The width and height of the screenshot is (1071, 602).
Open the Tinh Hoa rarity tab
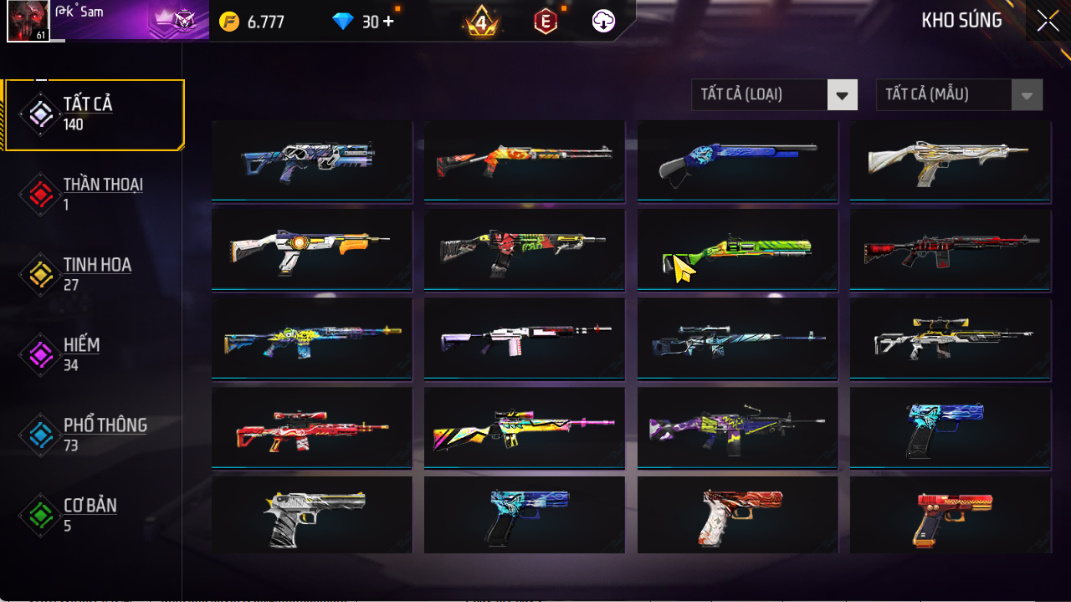click(95, 274)
